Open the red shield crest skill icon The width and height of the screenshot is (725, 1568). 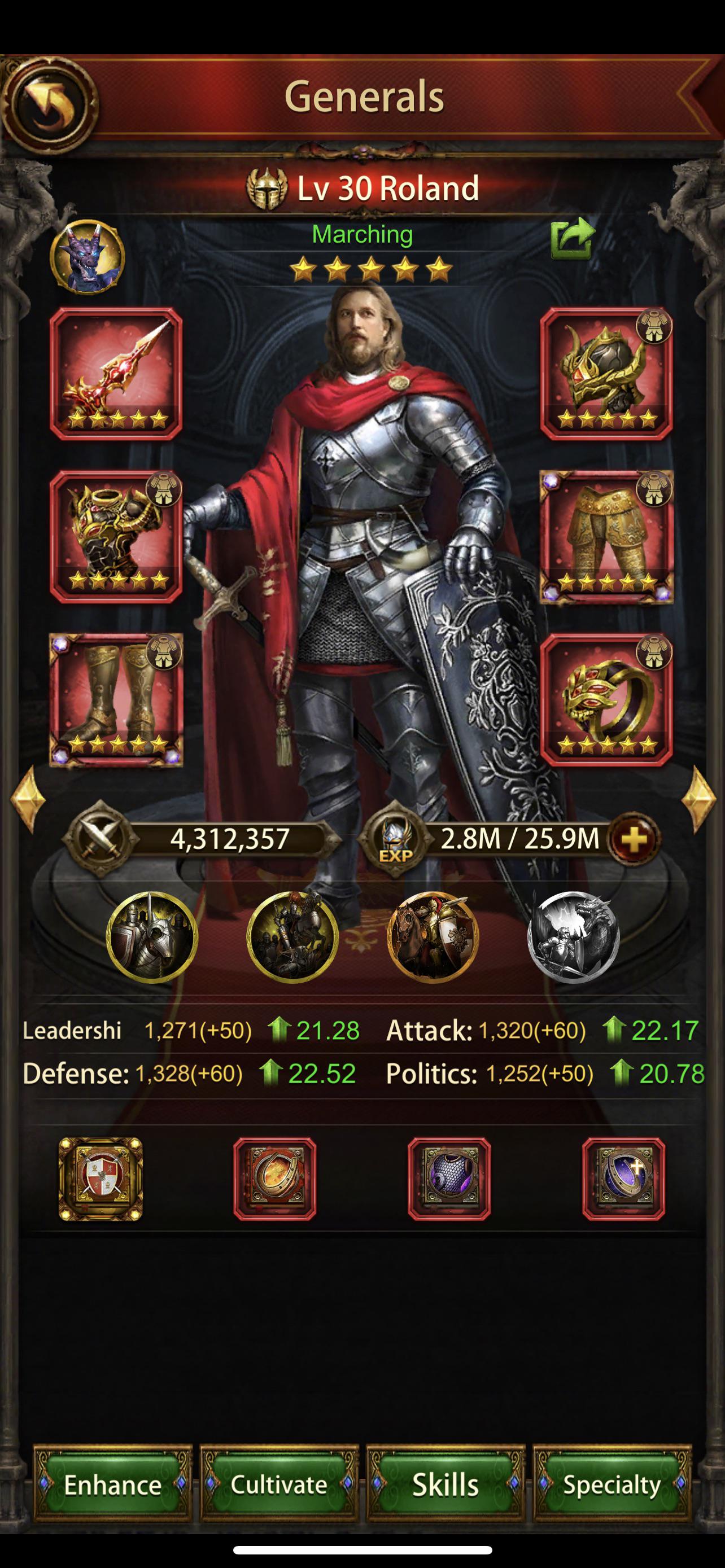click(101, 1179)
